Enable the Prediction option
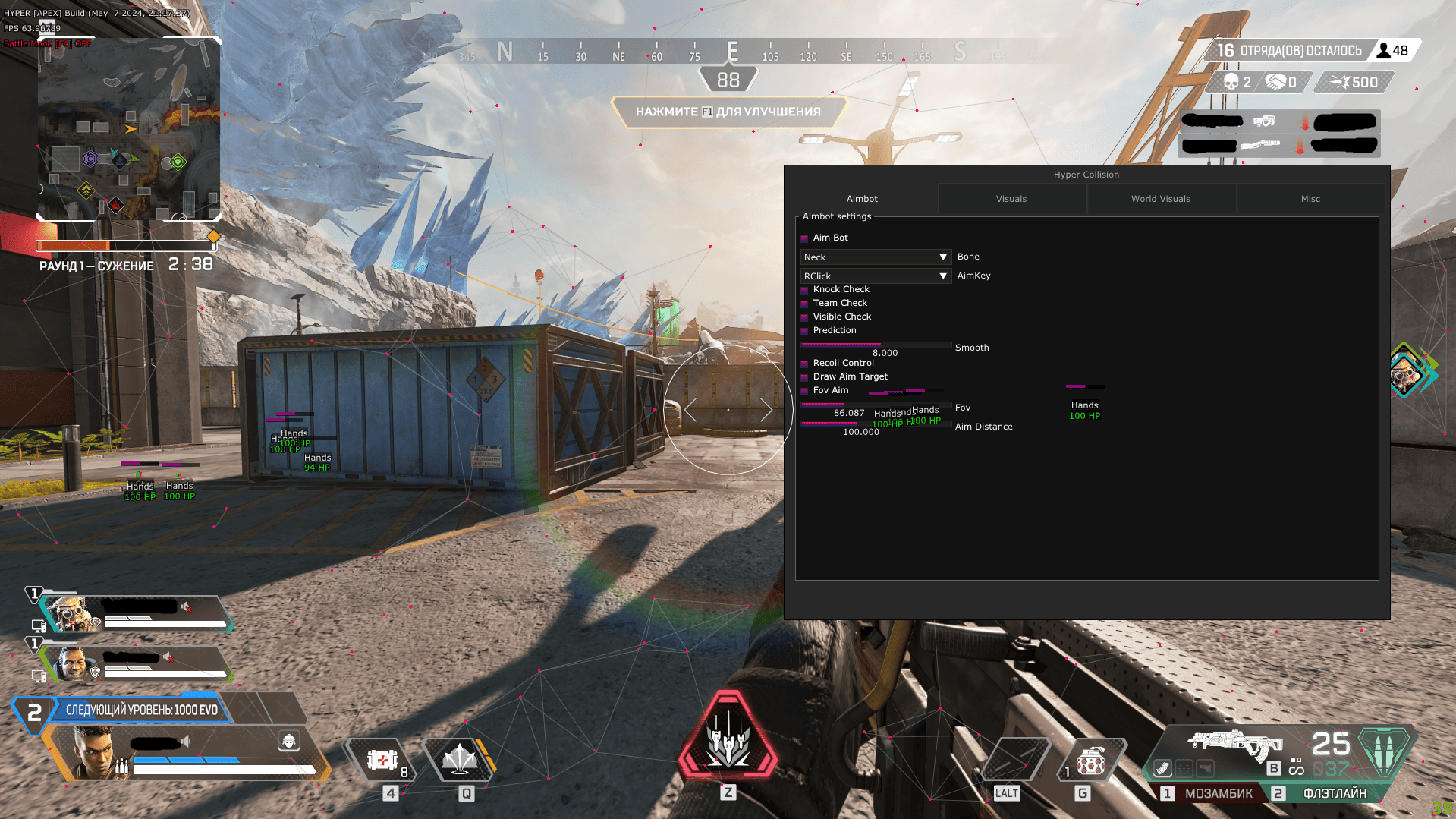Image resolution: width=1456 pixels, height=819 pixels. 805,330
